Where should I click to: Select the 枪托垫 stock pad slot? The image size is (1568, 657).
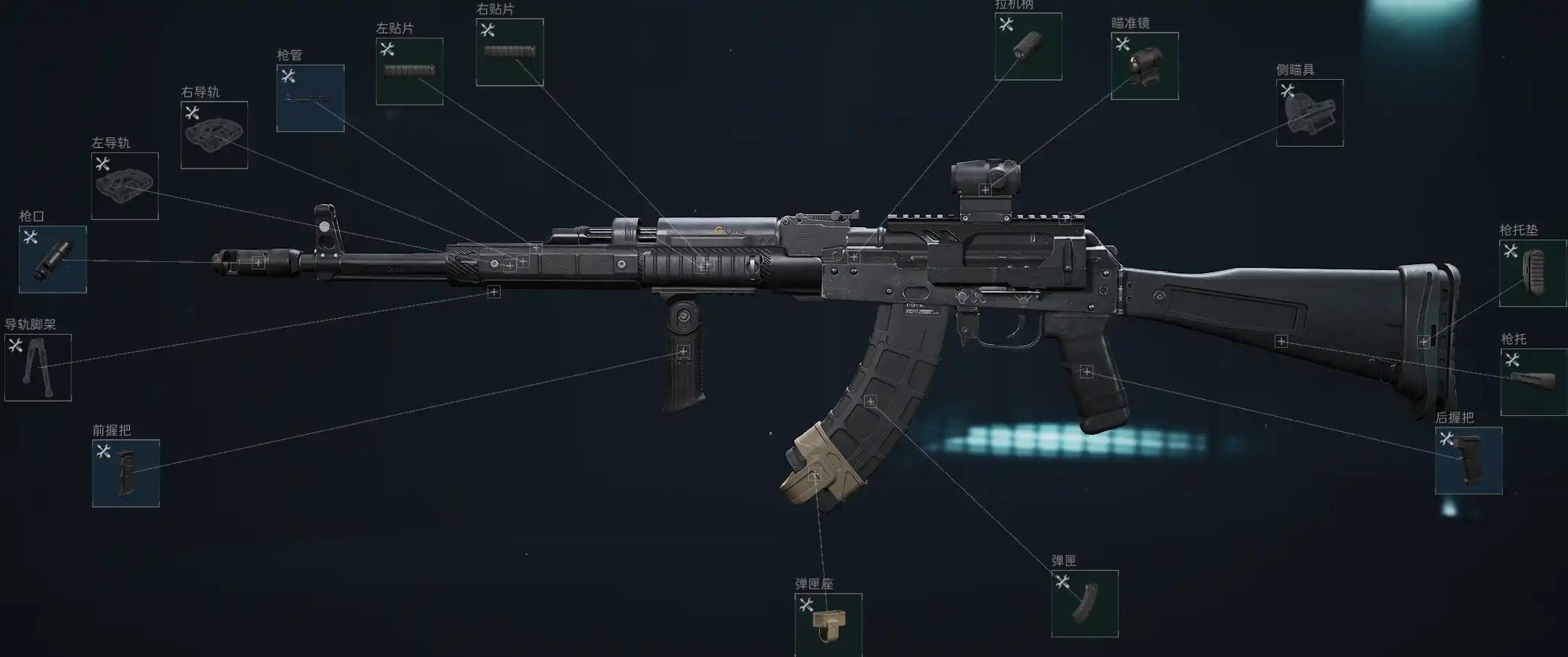tap(1532, 274)
